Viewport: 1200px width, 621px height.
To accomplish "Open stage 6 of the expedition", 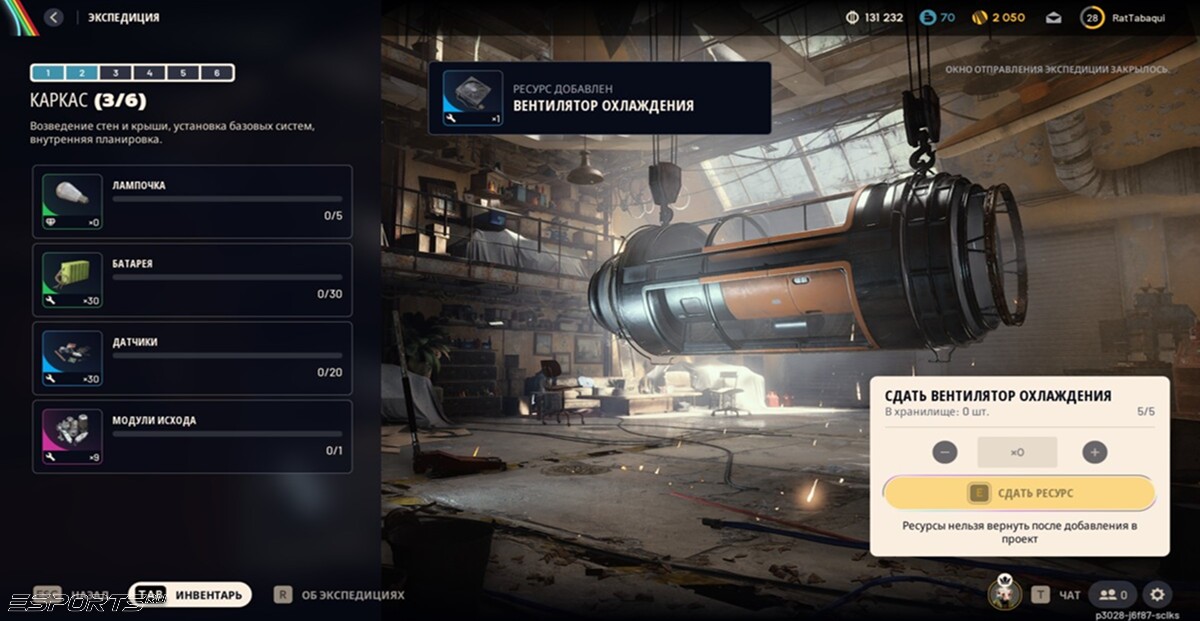I will point(217,73).
